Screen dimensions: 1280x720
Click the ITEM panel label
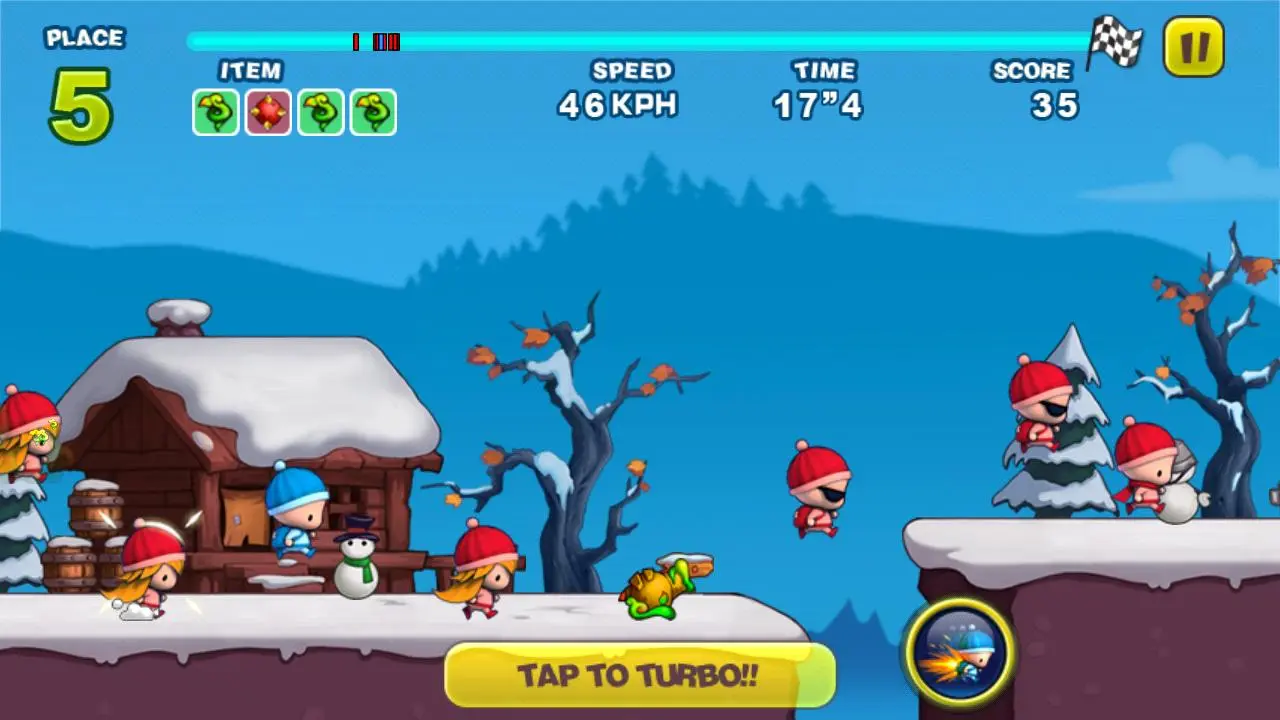click(x=250, y=71)
